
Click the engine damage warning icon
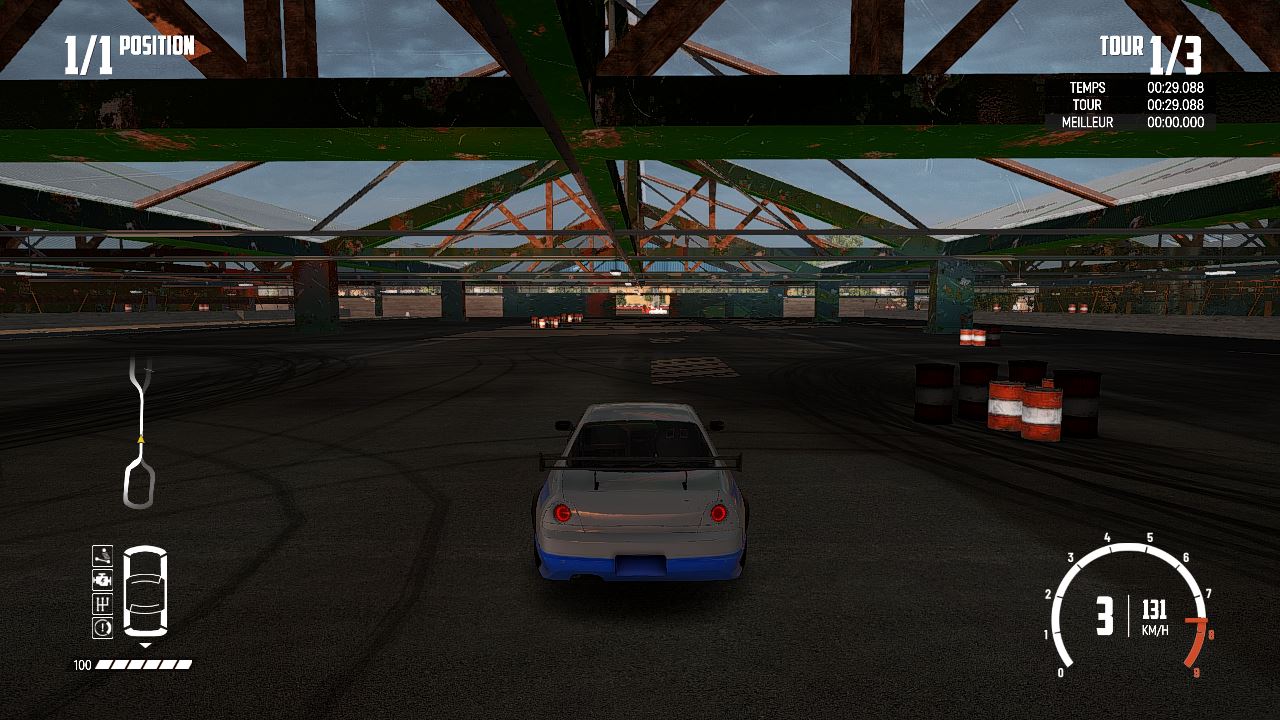point(101,581)
